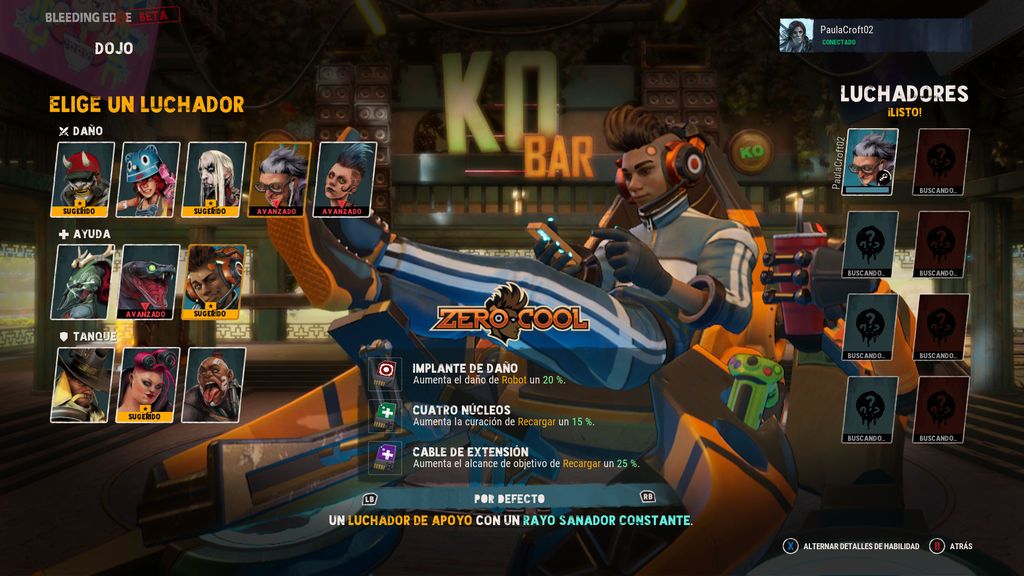This screenshot has width=1024, height=576.
Task: Choose Gizmo with the blue dragon hat
Action: (x=150, y=179)
